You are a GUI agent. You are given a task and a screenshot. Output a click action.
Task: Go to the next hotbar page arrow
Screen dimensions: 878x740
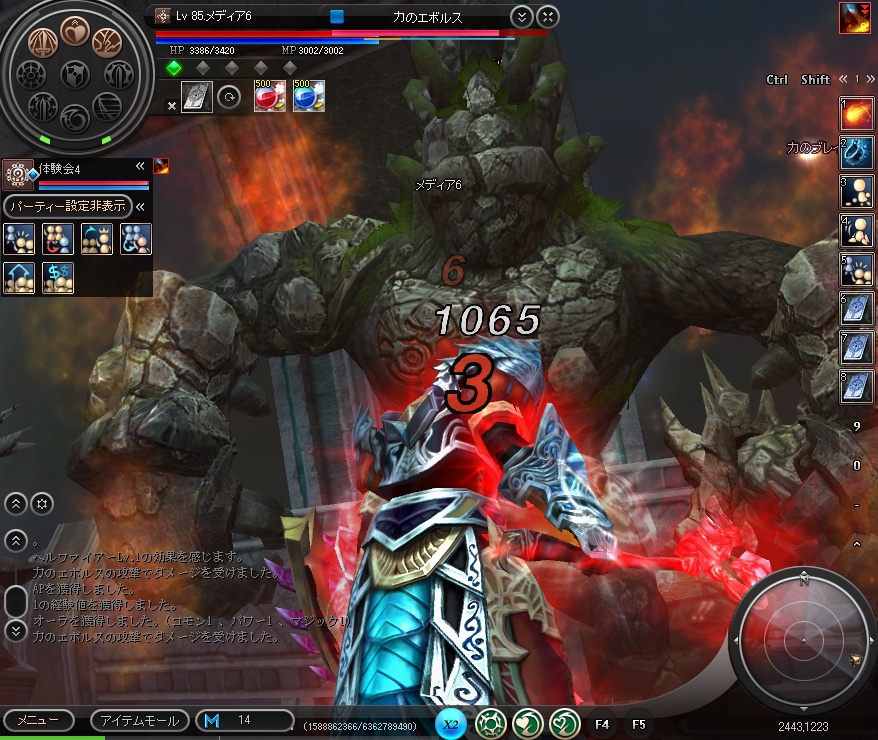coord(869,79)
